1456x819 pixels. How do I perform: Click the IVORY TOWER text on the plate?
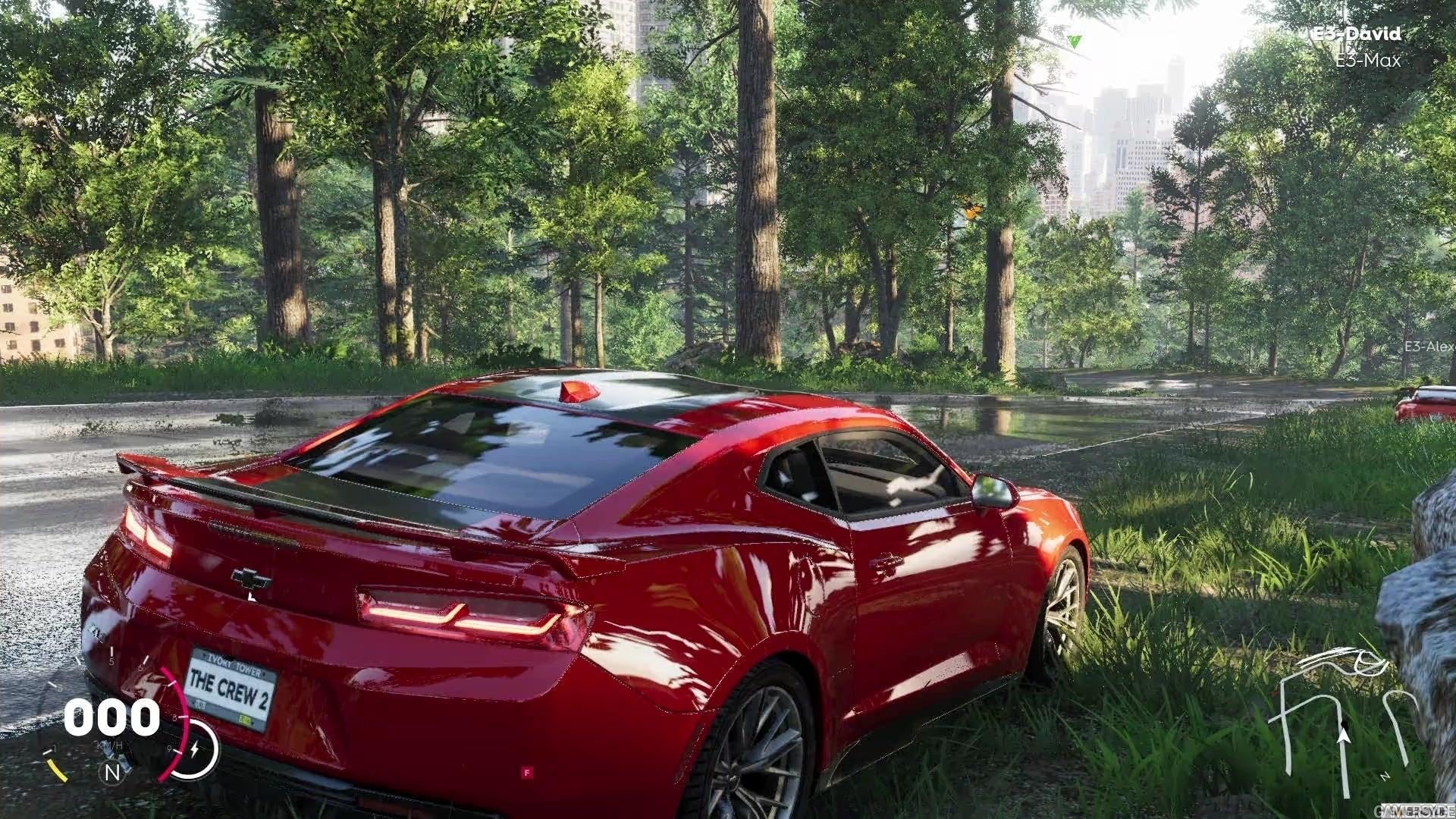233,662
